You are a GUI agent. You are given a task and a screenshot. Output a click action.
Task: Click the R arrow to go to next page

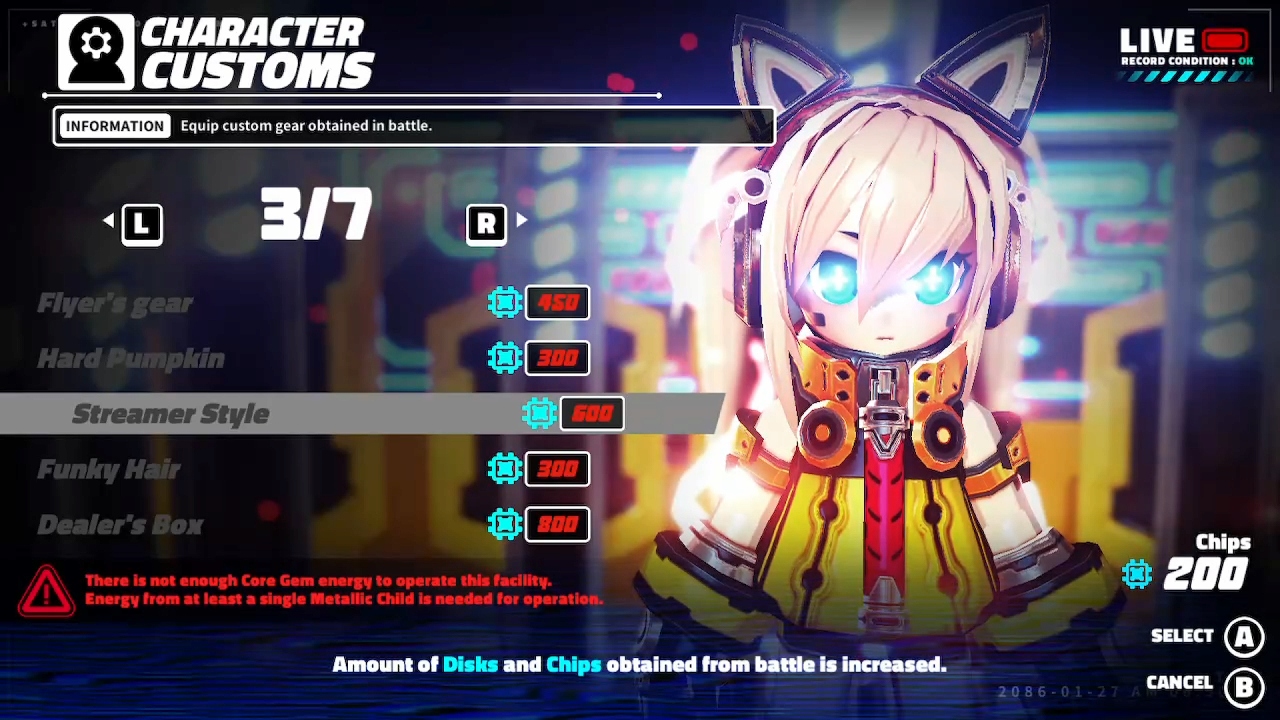[x=486, y=222]
